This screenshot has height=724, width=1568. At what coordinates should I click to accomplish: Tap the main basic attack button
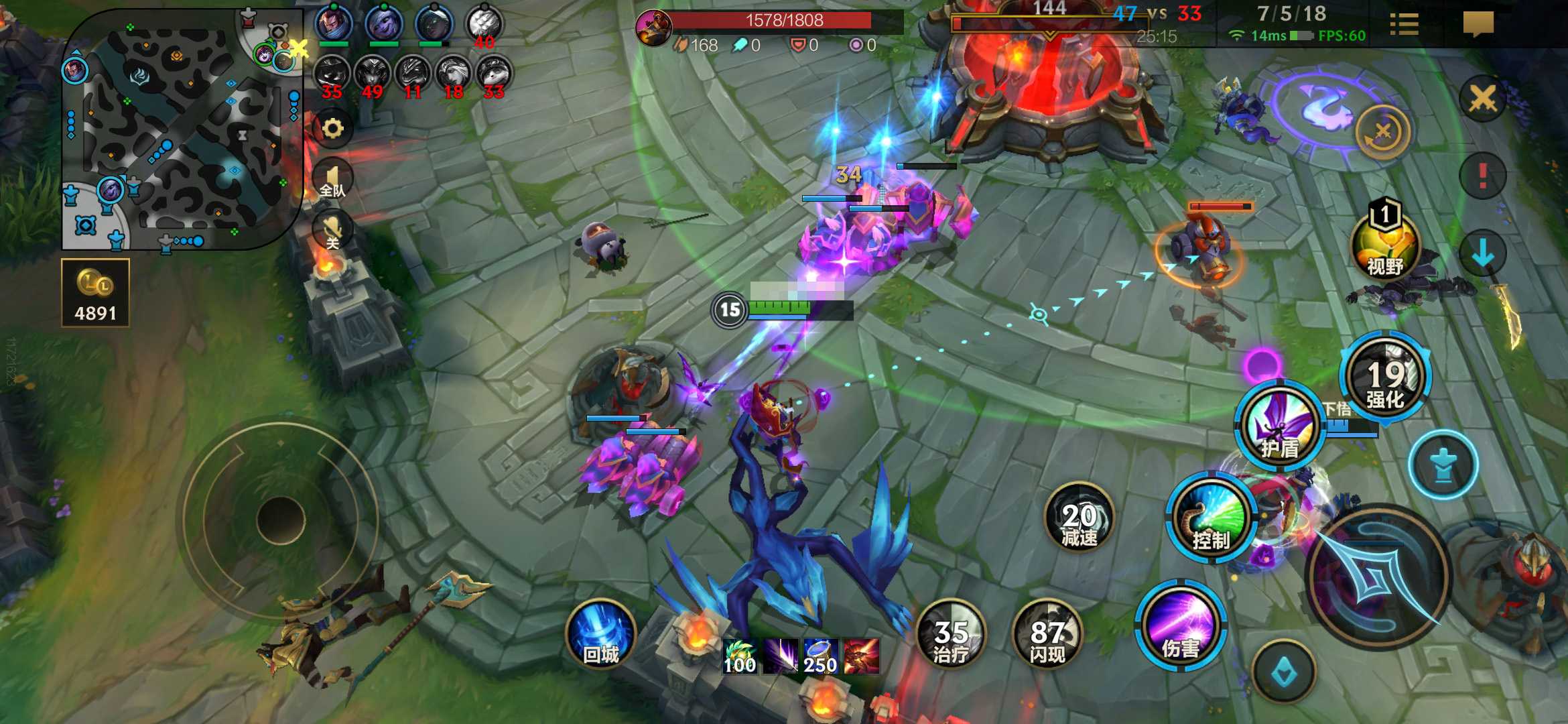click(1378, 578)
